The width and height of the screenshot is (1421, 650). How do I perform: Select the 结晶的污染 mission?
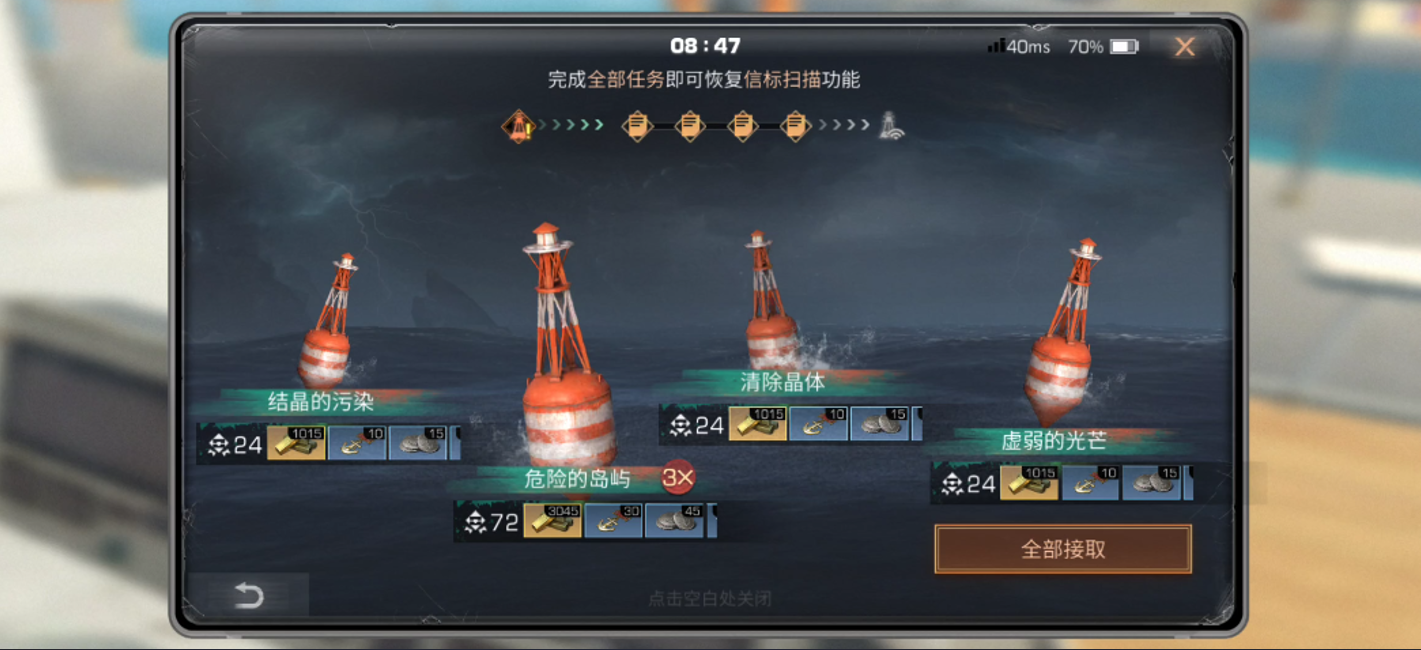[x=321, y=402]
